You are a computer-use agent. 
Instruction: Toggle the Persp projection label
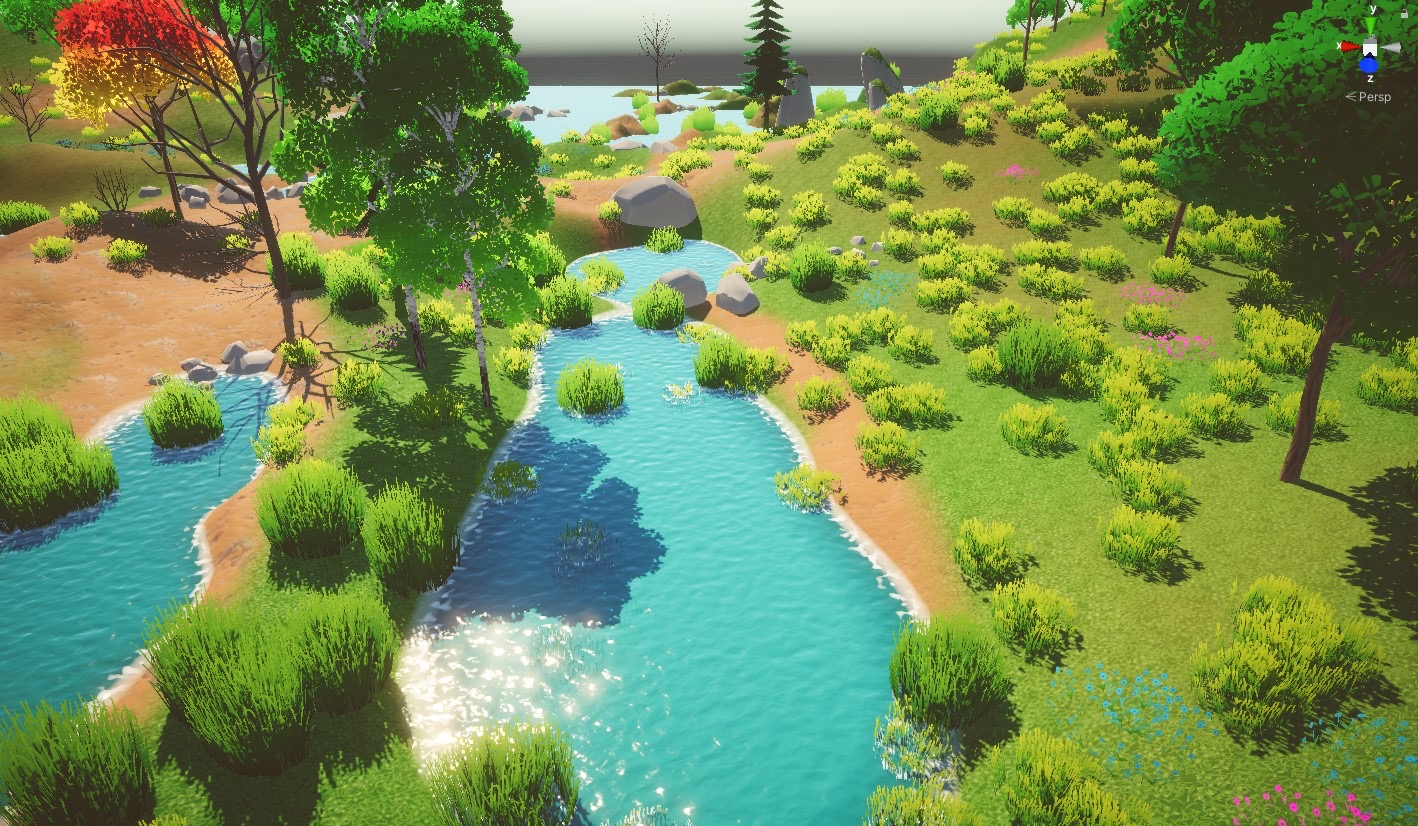(1376, 97)
